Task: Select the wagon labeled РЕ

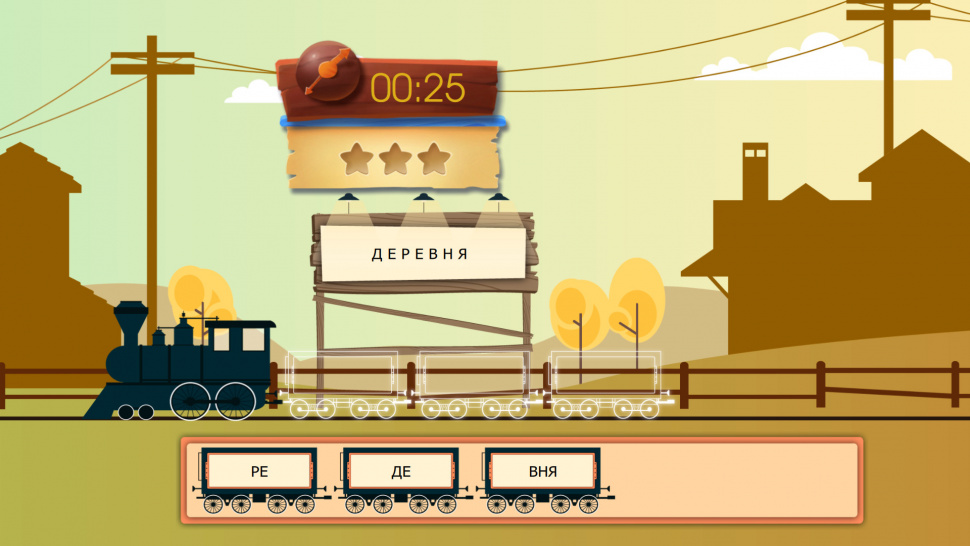Action: [260, 472]
